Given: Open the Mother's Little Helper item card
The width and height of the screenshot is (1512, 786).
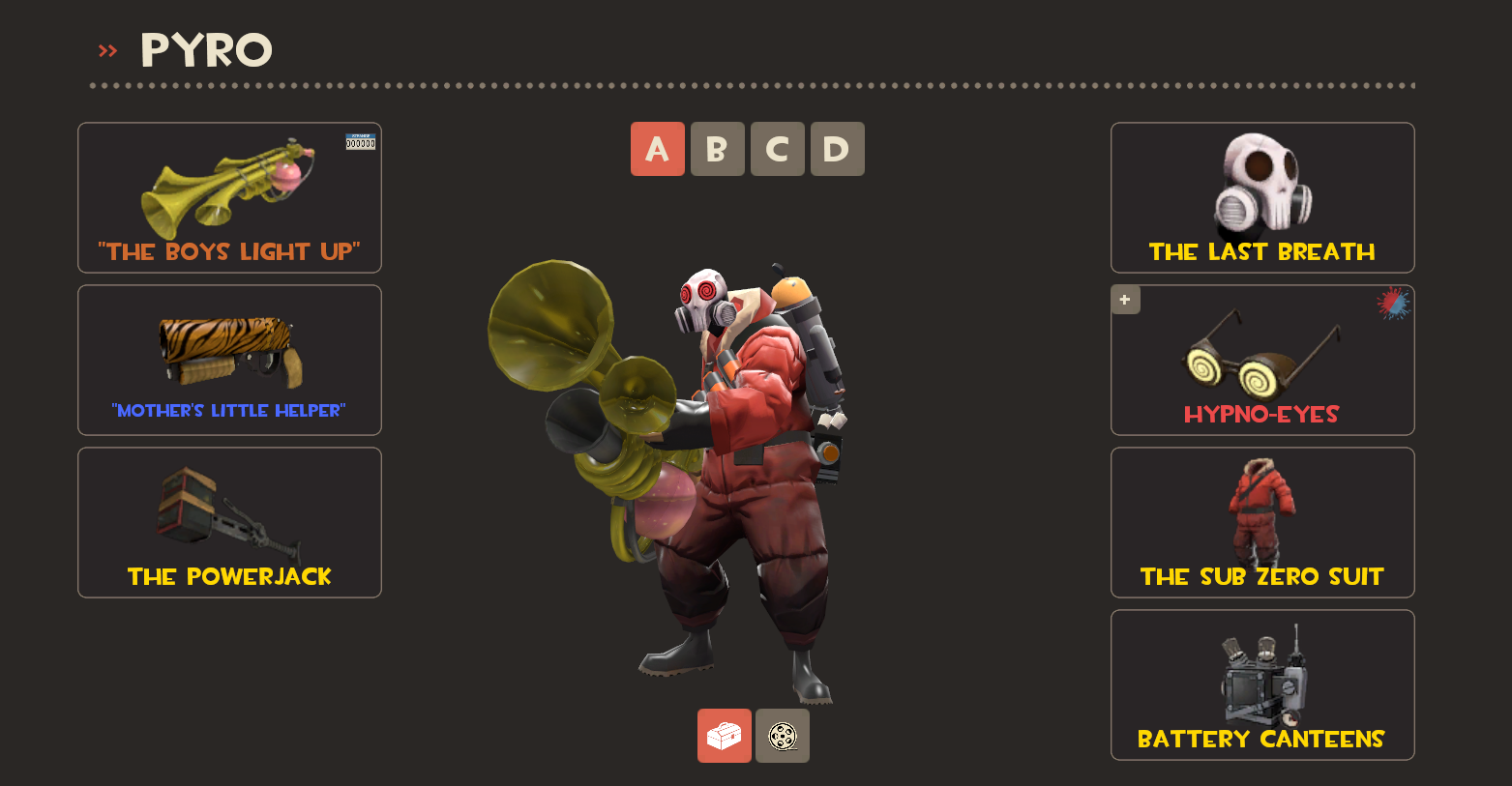Looking at the screenshot, I should [x=228, y=360].
